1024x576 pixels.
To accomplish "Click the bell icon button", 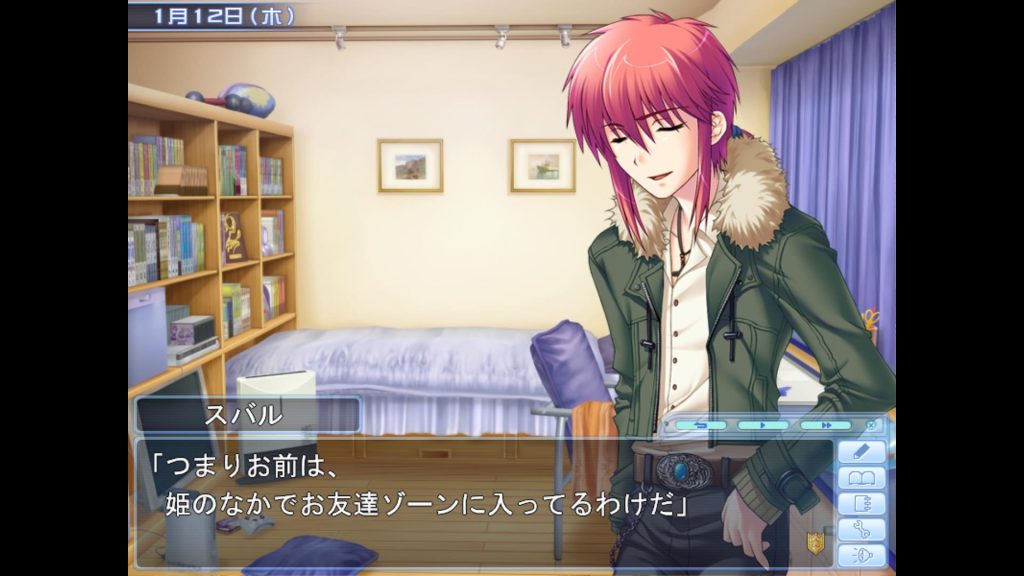I will click(x=861, y=555).
